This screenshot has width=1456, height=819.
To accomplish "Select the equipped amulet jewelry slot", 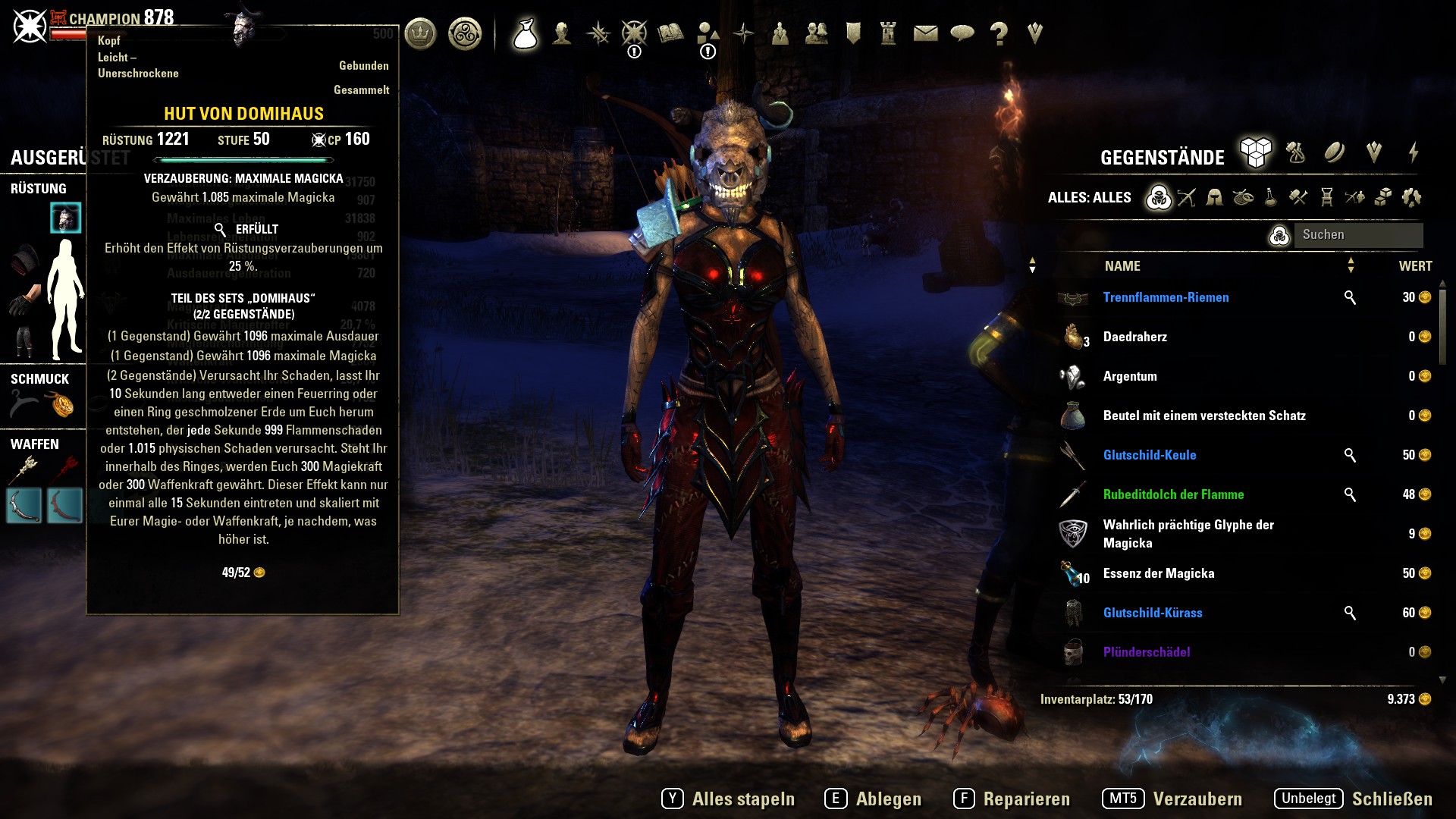I will [62, 405].
